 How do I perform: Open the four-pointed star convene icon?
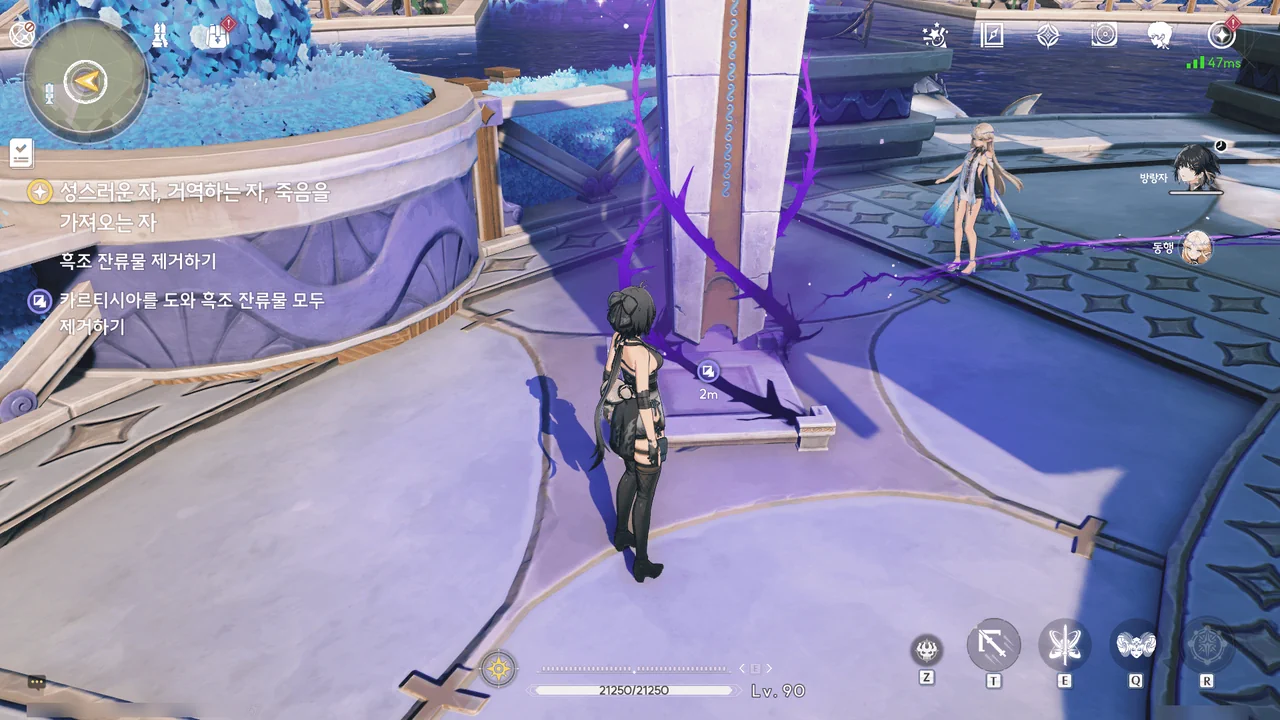click(x=1048, y=36)
